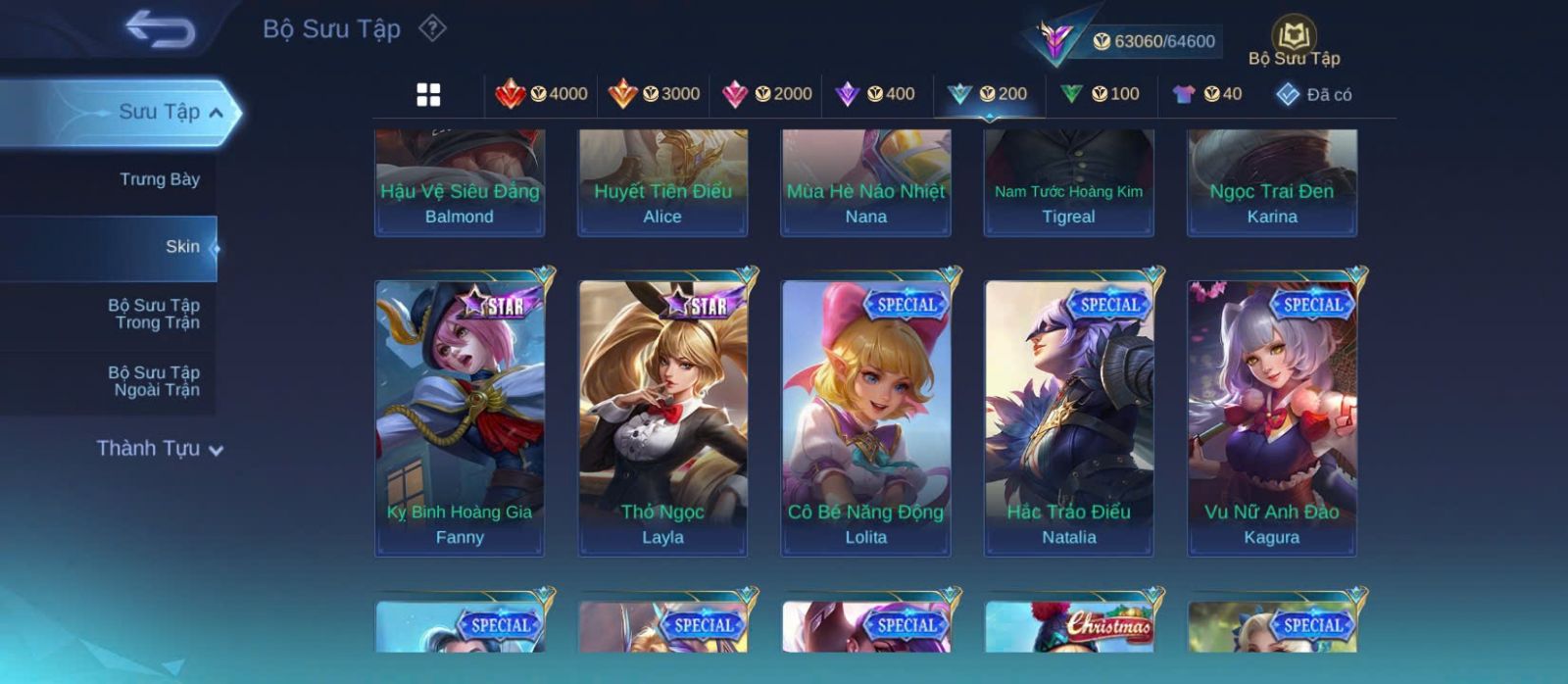Screen dimensions: 1568x684
Task: Open the collection help question mark
Action: pos(432,28)
